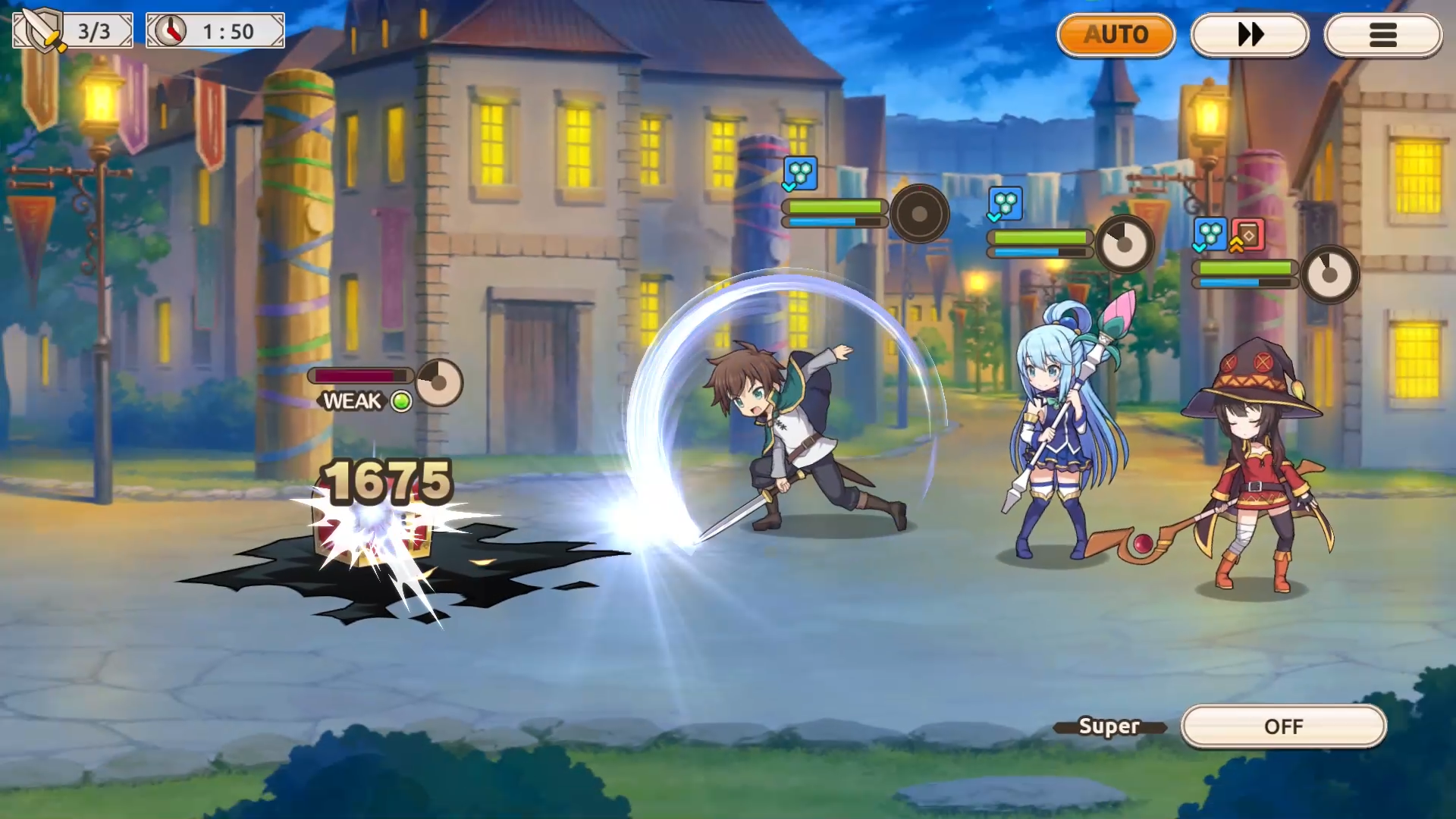Tap Megumin's circular skill cooldown dial
The height and width of the screenshot is (819, 1456).
point(1331,274)
